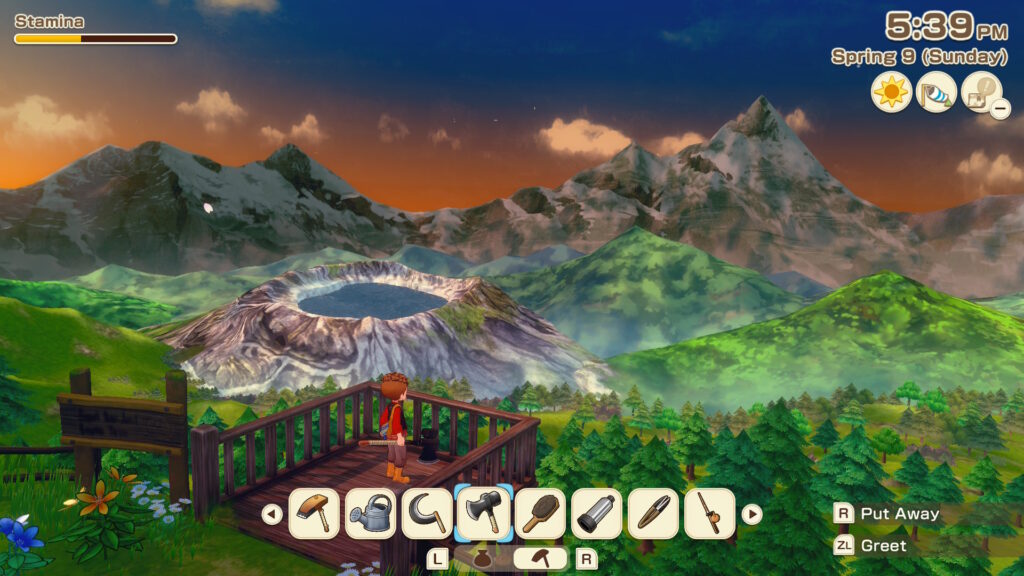The height and width of the screenshot is (576, 1024).
Task: Open the windsock wind indicator
Action: pos(936,92)
